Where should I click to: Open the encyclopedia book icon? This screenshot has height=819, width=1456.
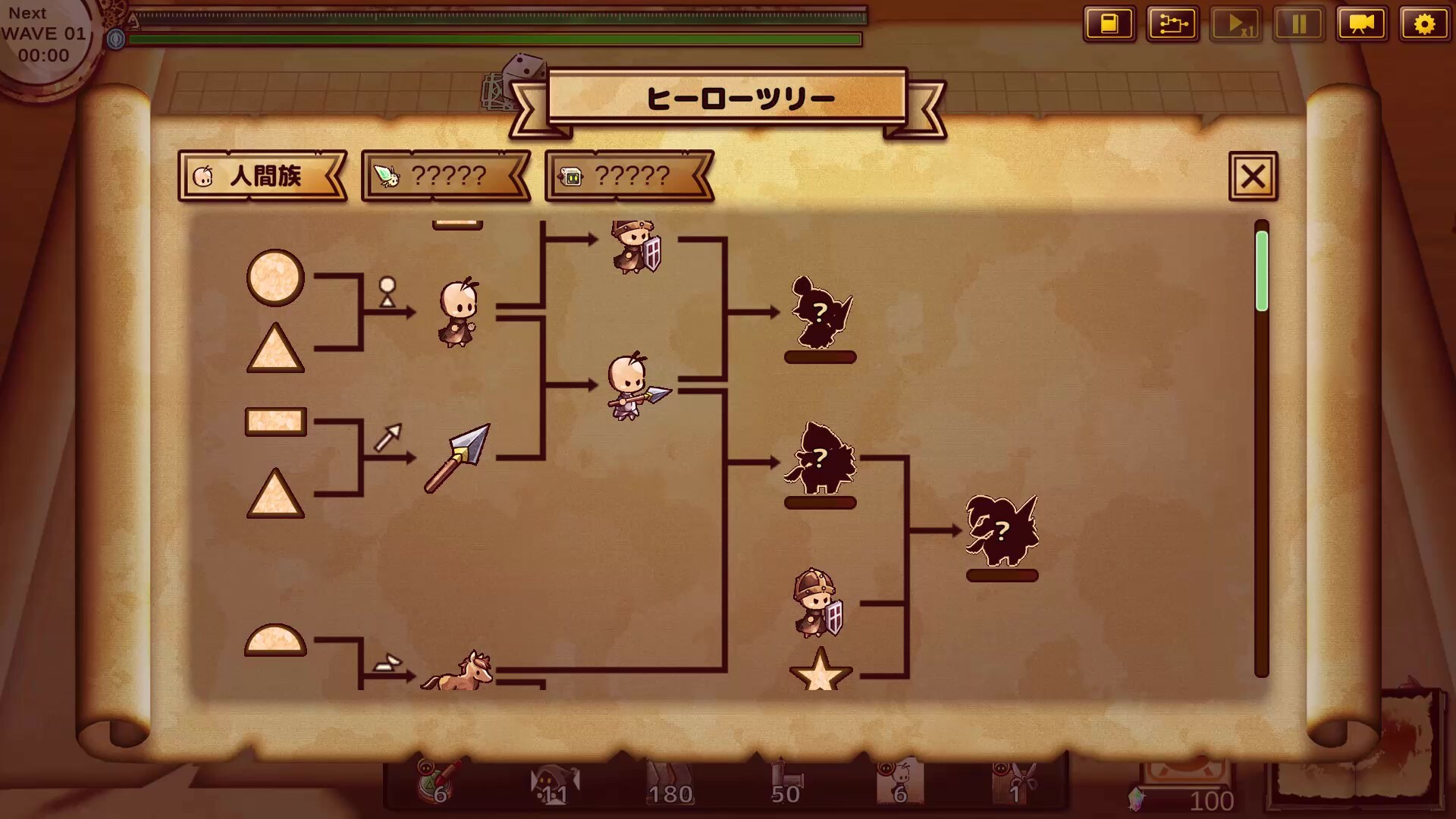pyautogui.click(x=1110, y=24)
